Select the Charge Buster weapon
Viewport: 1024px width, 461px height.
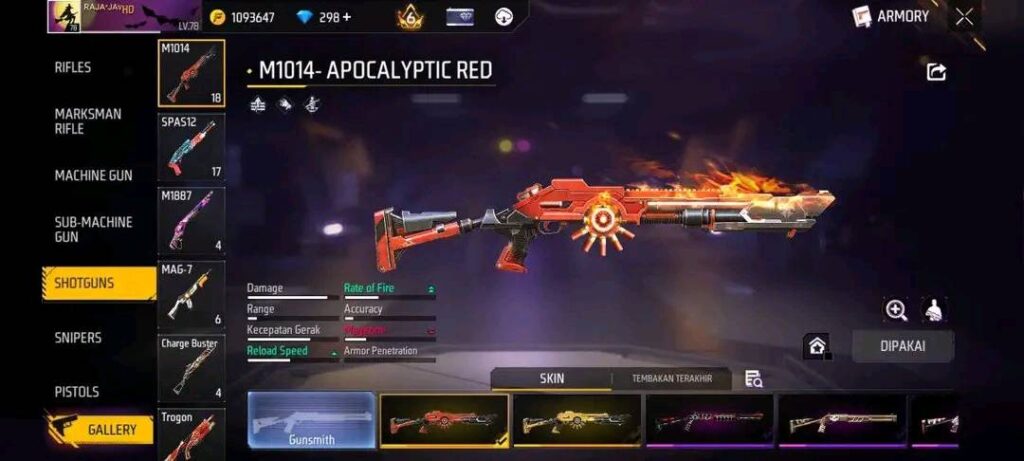pos(191,368)
